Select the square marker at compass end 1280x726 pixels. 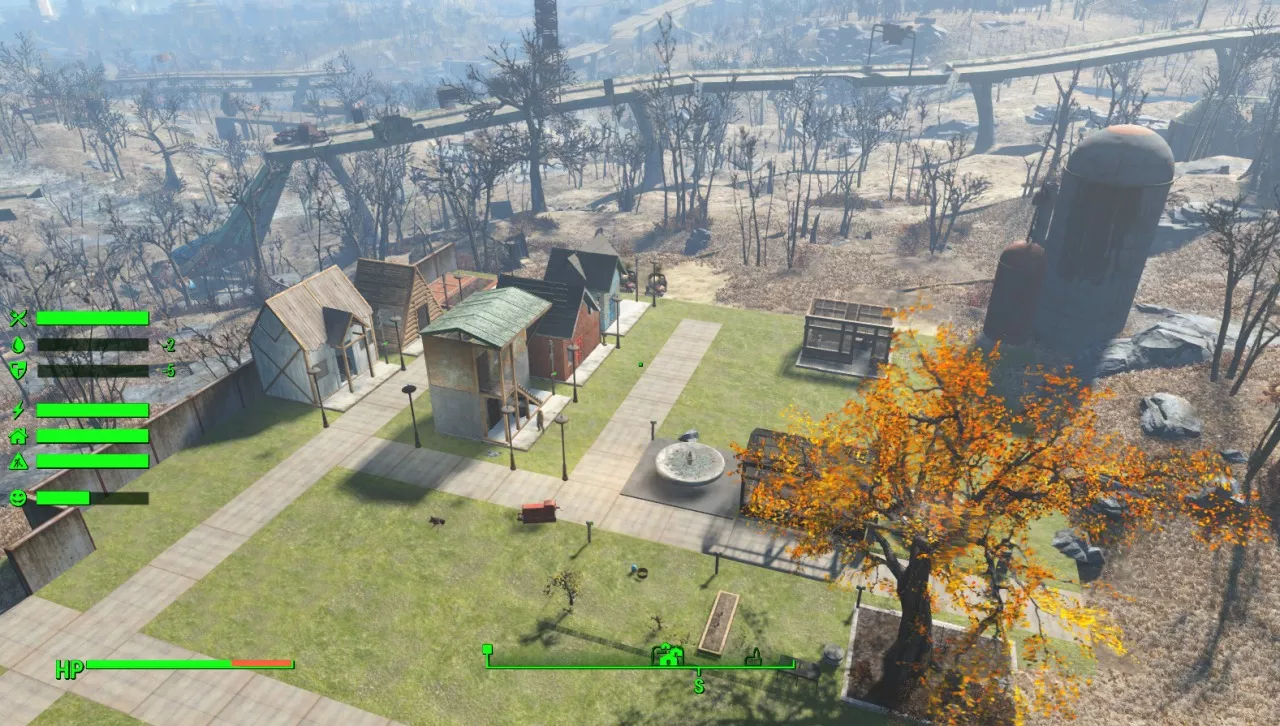pos(487,650)
